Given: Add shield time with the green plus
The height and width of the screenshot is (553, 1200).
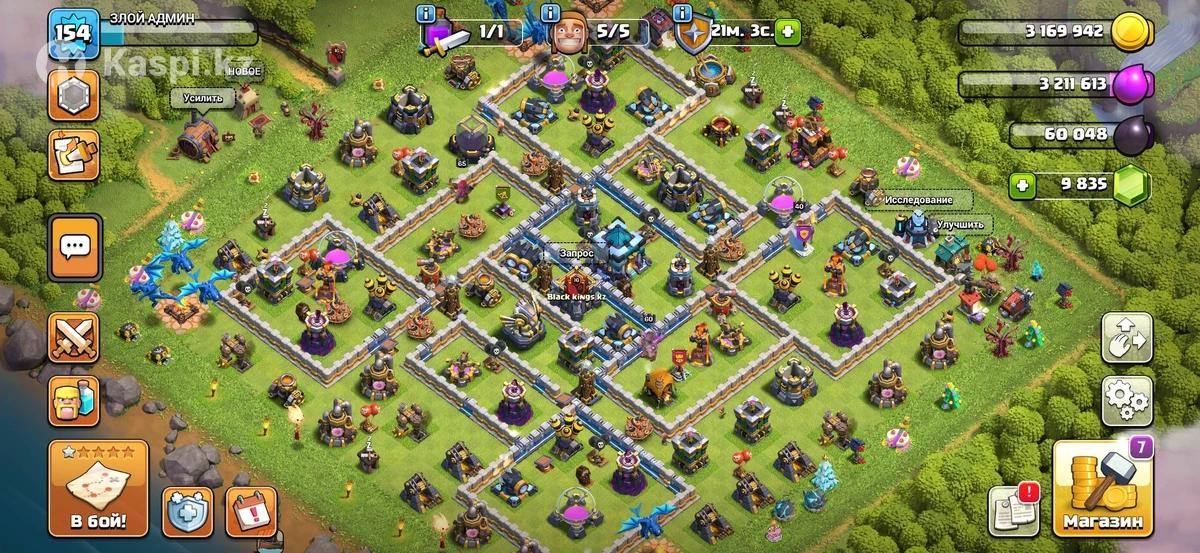Looking at the screenshot, I should tap(789, 31).
